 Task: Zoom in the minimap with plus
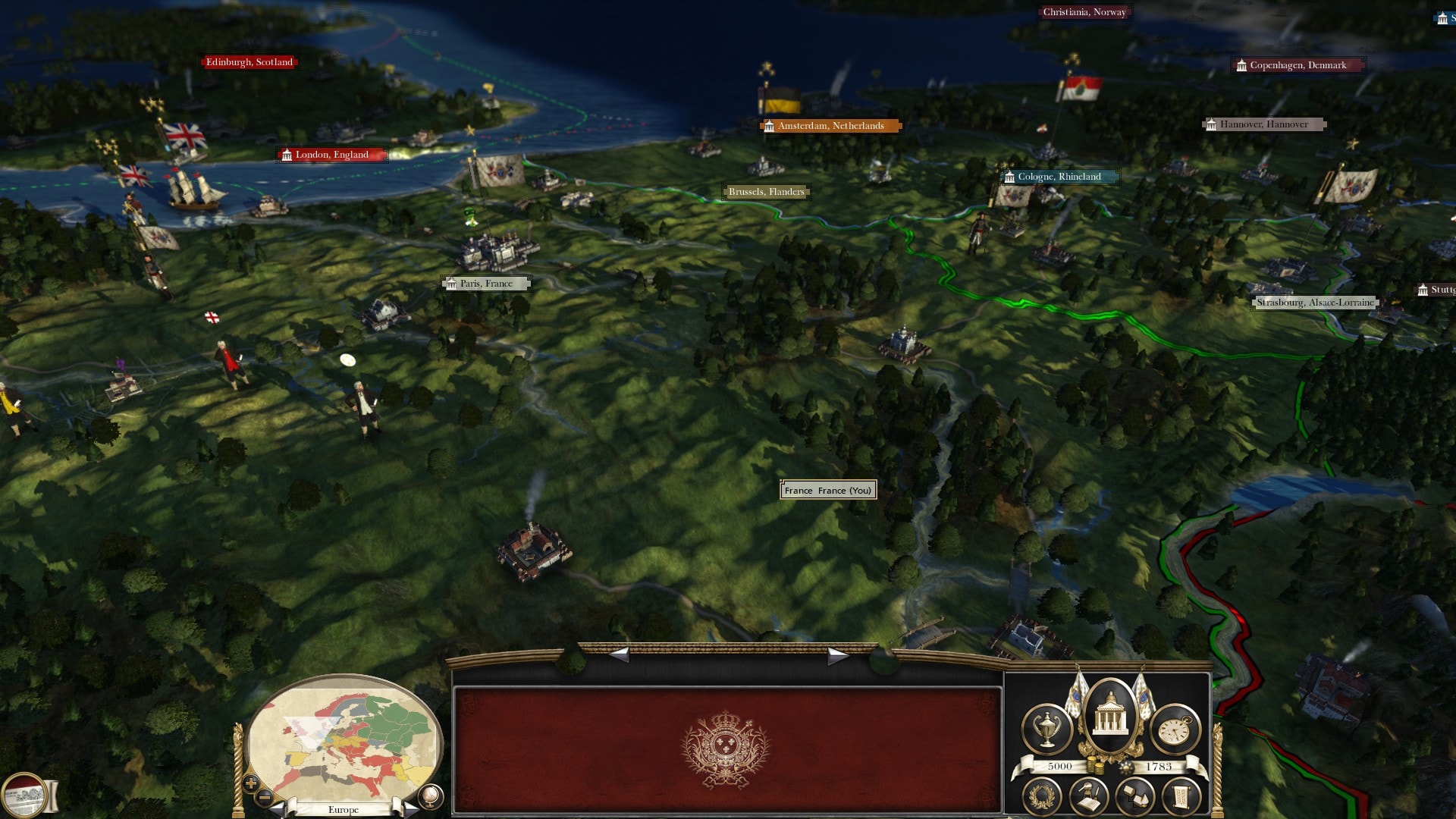[x=251, y=783]
